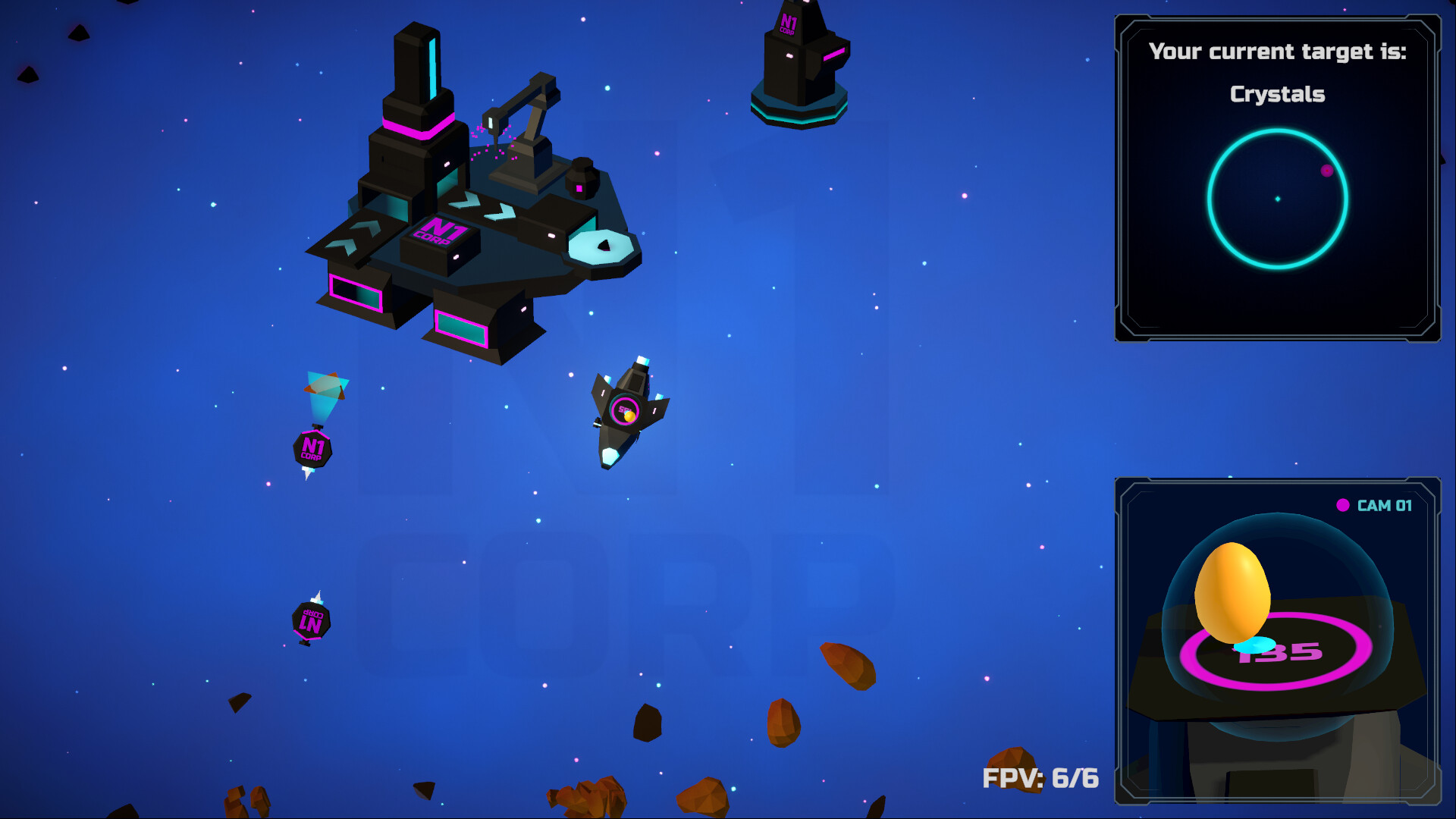Select the Crystals target label
The image size is (1456, 819).
click(x=1278, y=94)
